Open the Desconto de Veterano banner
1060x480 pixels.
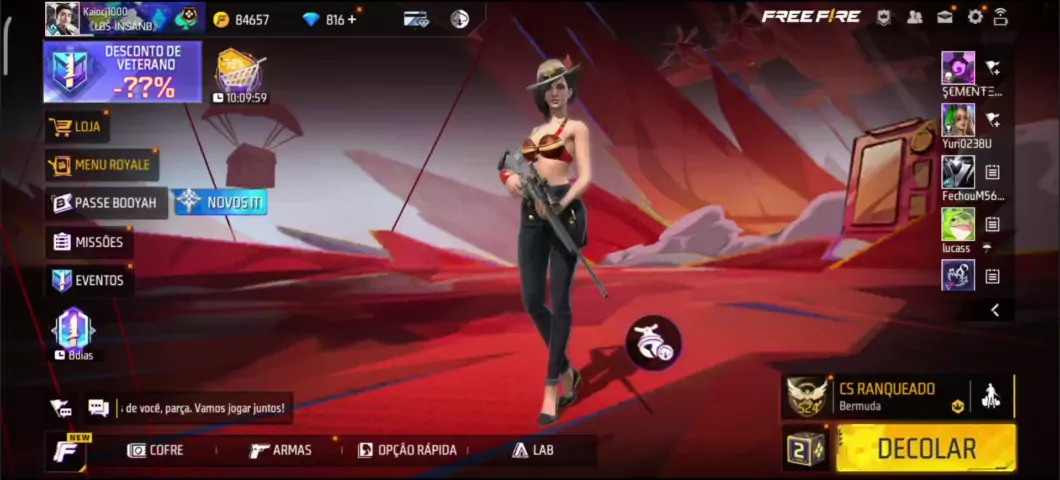click(x=122, y=72)
